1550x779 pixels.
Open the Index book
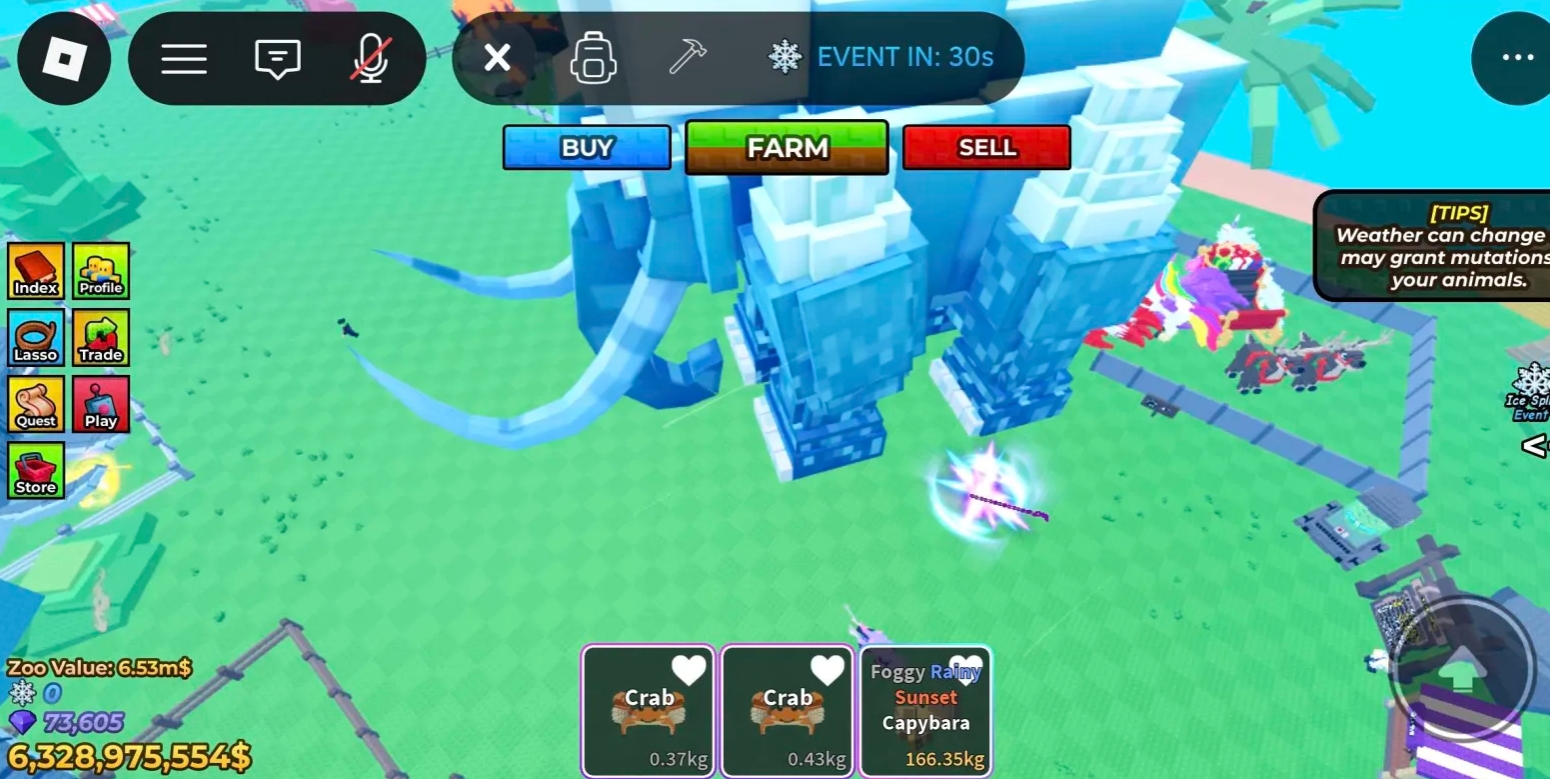click(x=36, y=270)
